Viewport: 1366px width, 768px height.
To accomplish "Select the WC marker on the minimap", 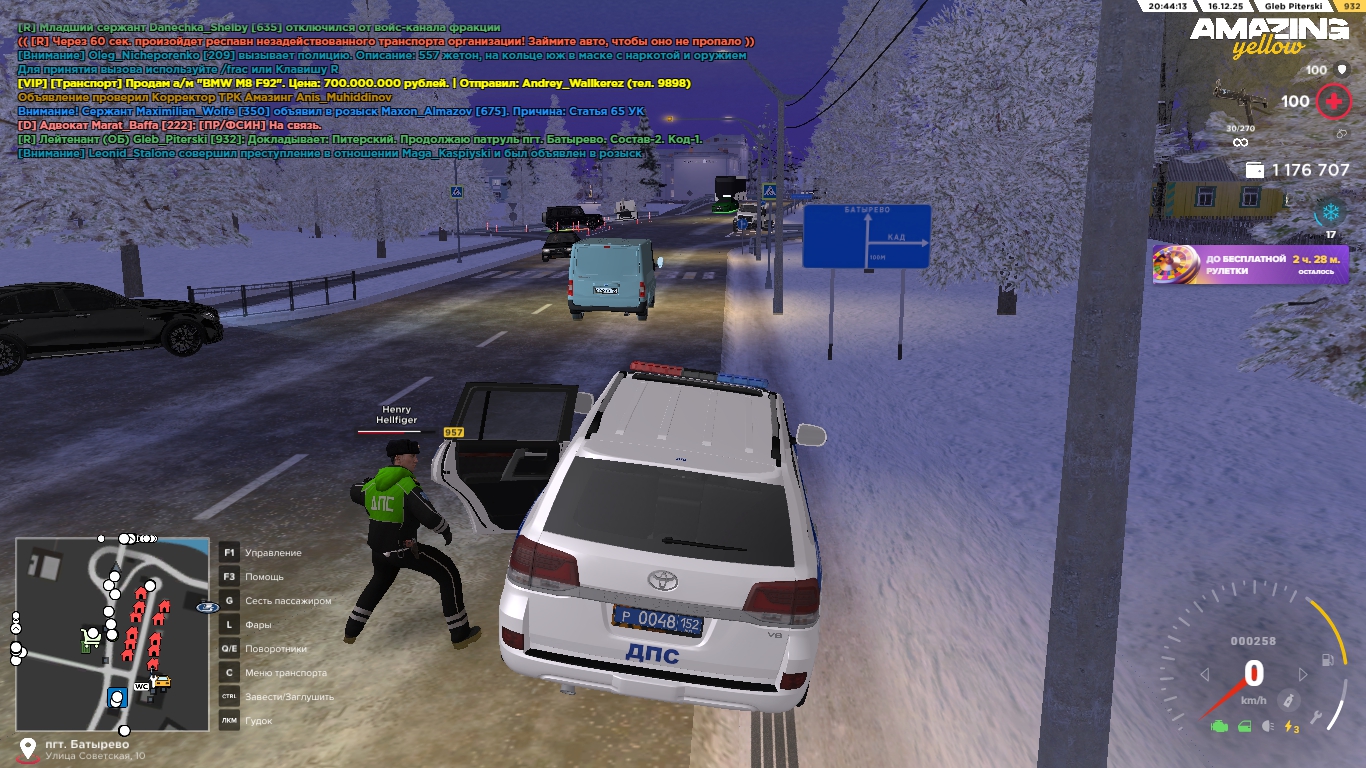I will tap(142, 686).
